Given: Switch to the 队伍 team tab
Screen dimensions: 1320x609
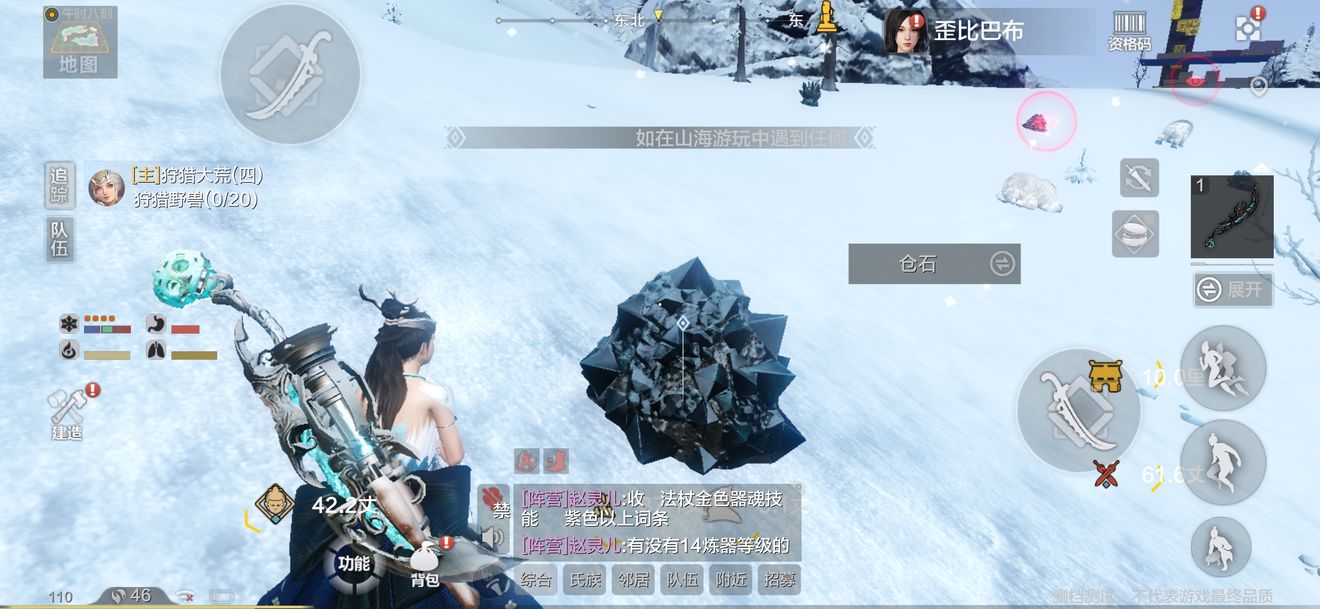Looking at the screenshot, I should point(60,240).
